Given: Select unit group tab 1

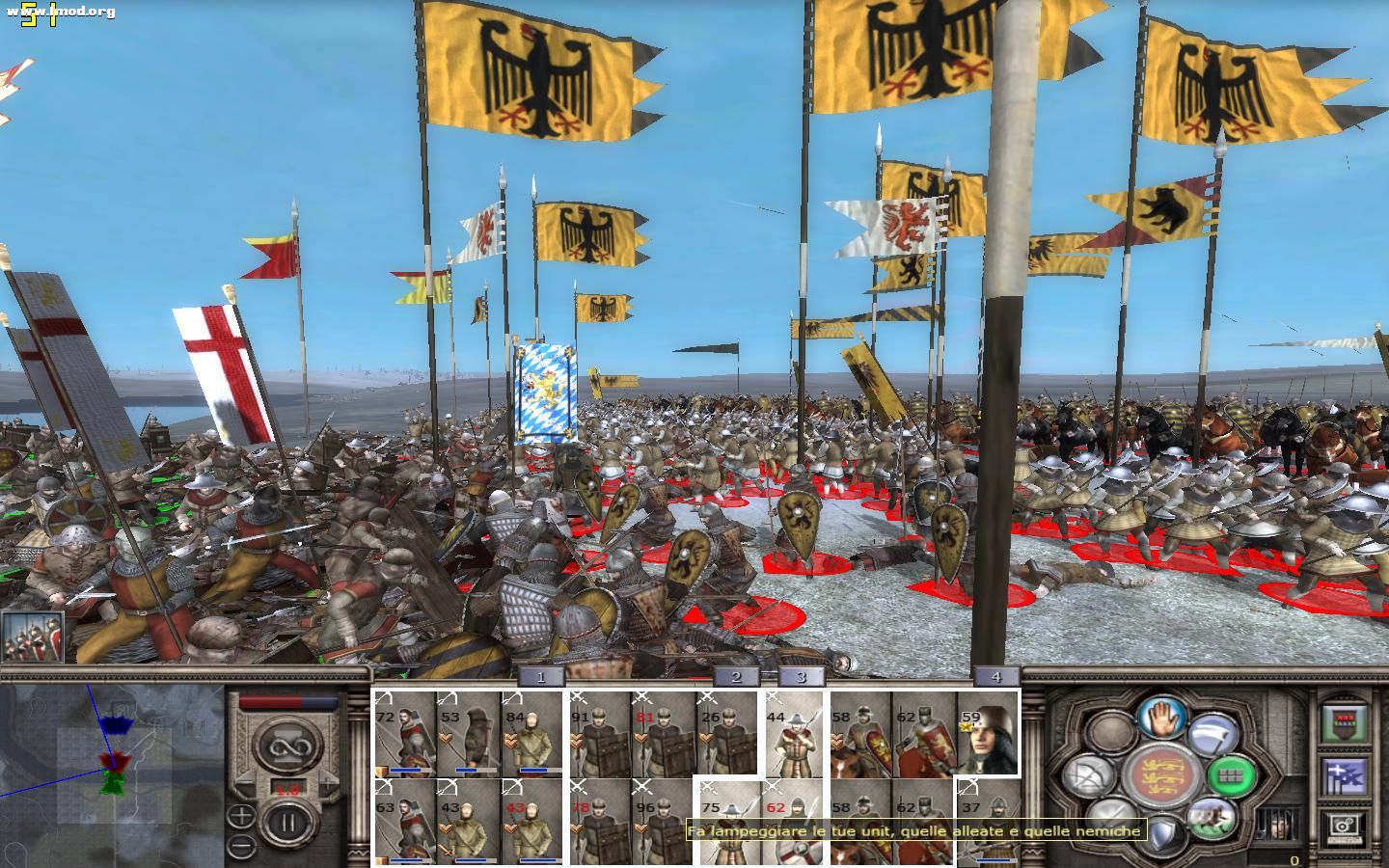Looking at the screenshot, I should click(538, 677).
